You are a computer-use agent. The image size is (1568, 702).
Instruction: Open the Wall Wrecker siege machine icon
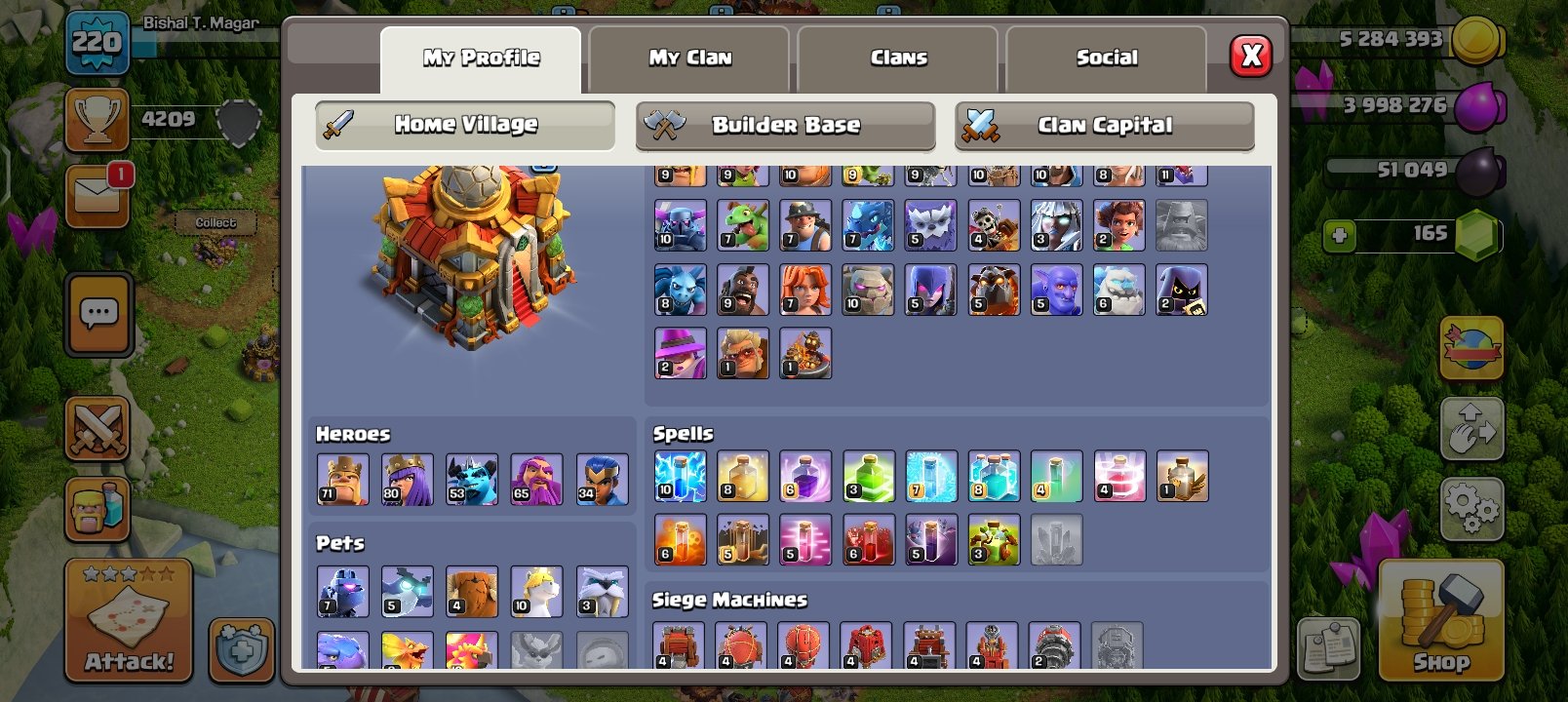[680, 643]
